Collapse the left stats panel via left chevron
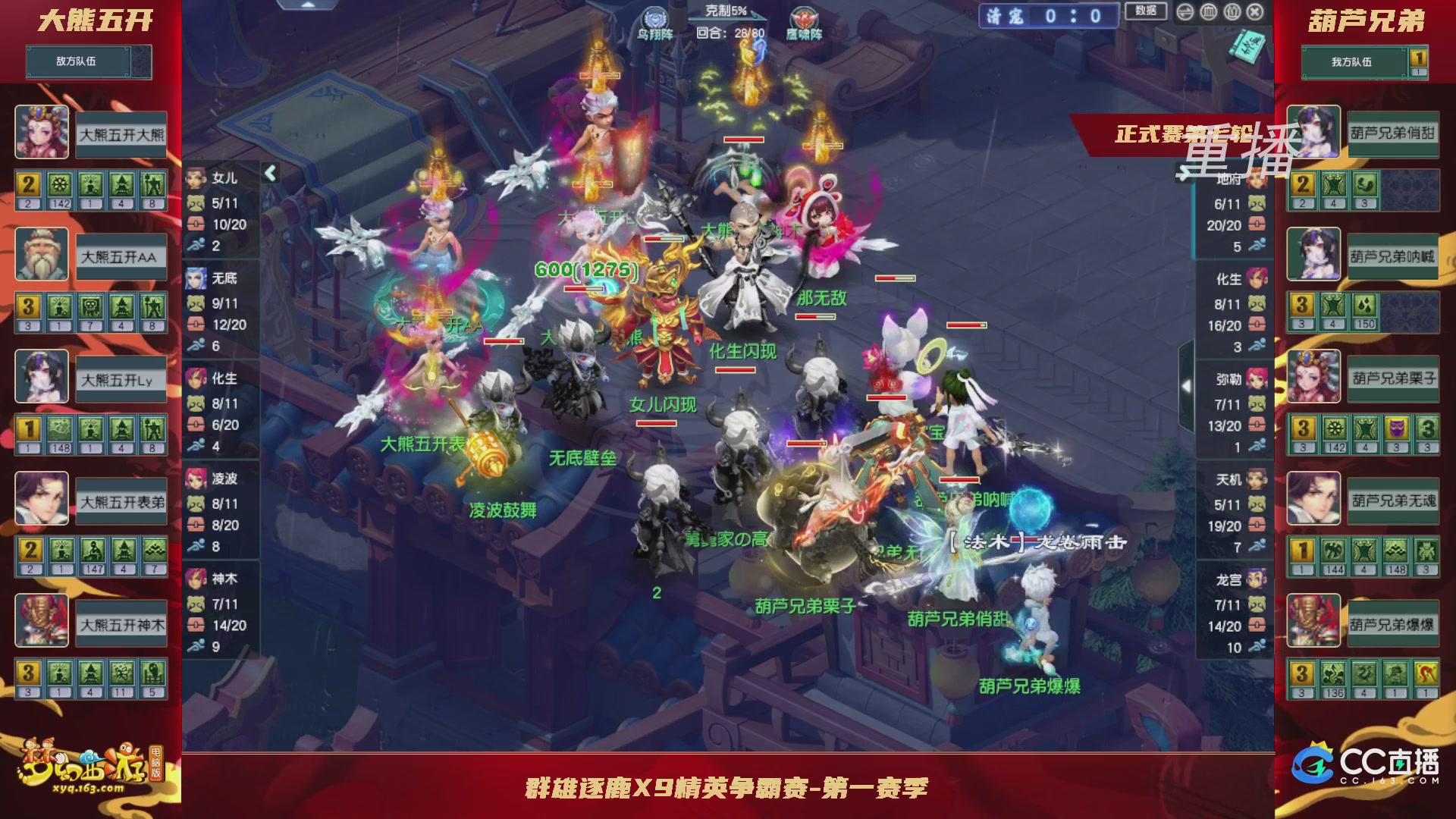 tap(270, 173)
